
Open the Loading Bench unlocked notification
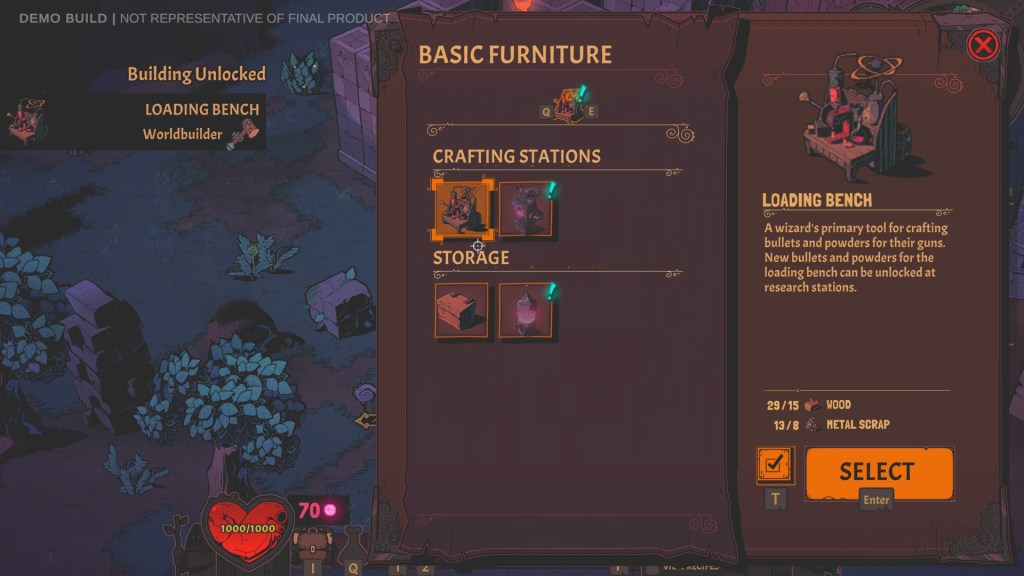point(133,121)
